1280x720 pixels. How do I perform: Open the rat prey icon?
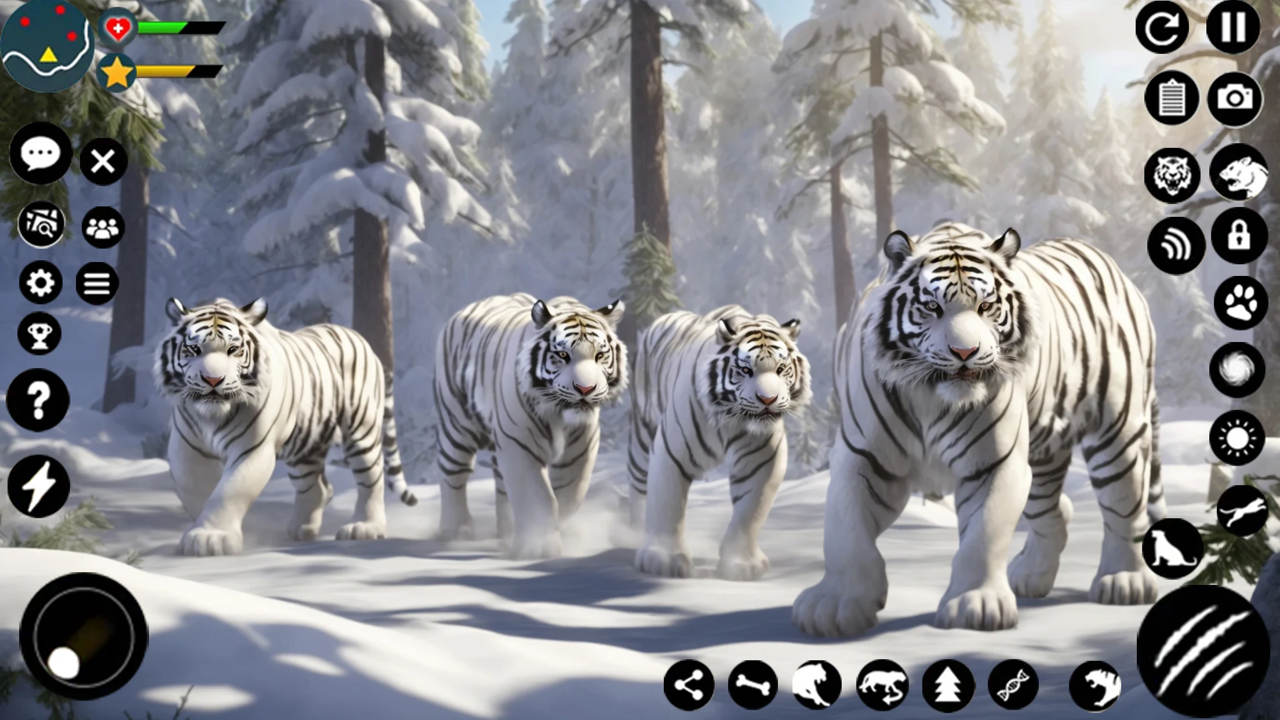click(x=1238, y=174)
